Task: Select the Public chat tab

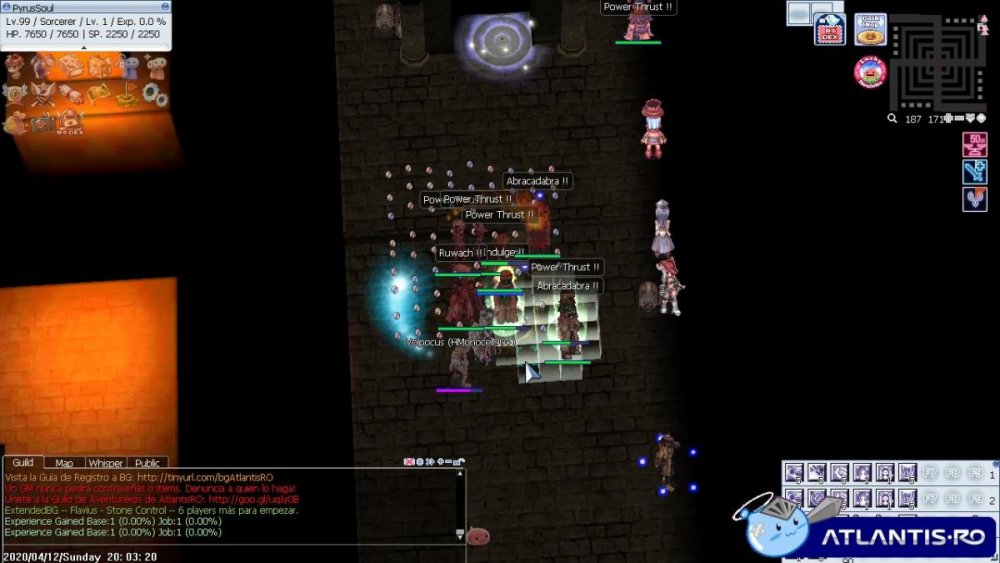Action: pos(147,463)
